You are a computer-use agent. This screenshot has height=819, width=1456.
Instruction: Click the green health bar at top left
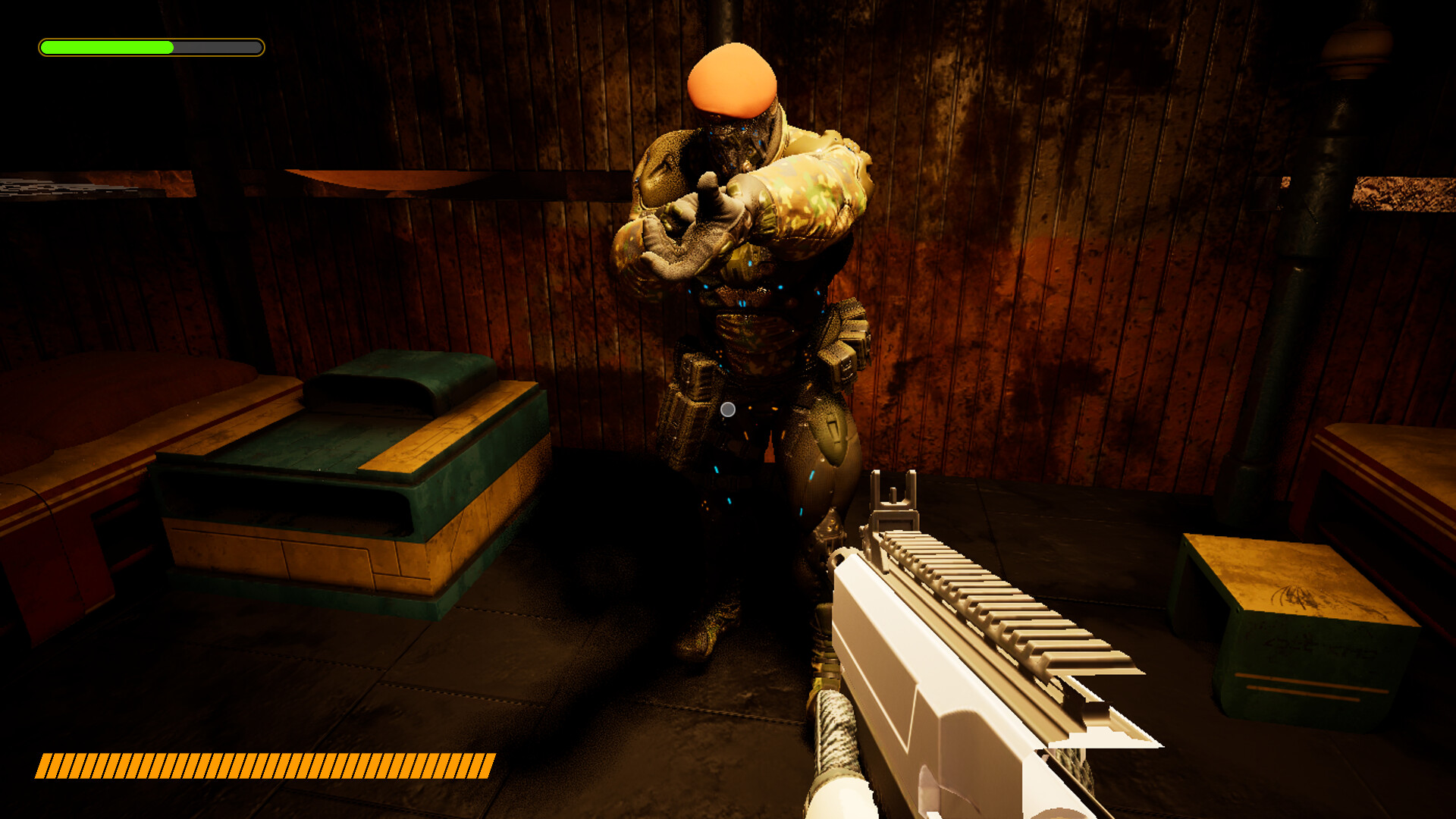106,46
